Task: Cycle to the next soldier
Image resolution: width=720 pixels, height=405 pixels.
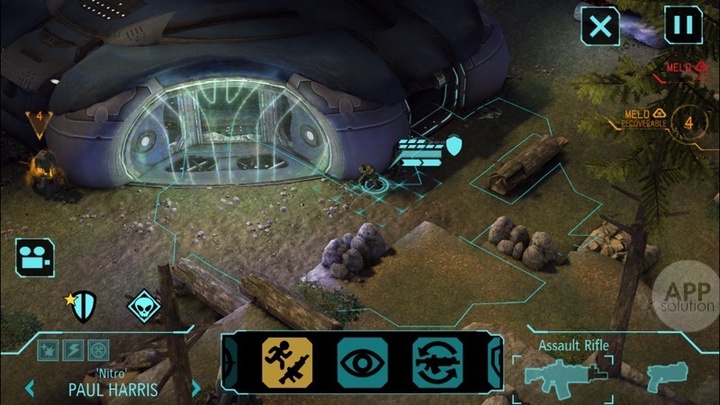Action: (x=196, y=387)
